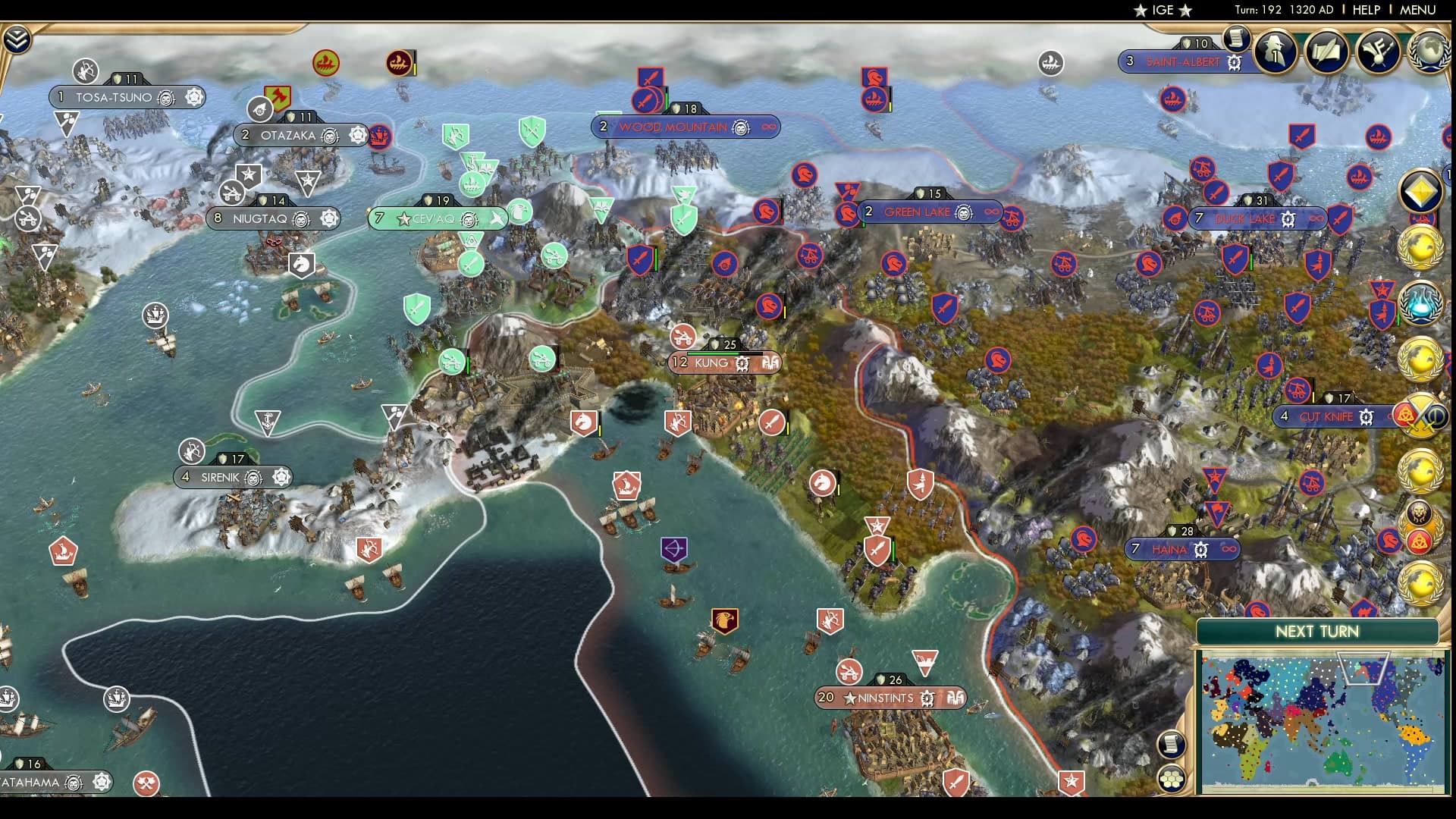The height and width of the screenshot is (819, 1456).
Task: Open HELP from the top bar
Action: coord(1365,11)
